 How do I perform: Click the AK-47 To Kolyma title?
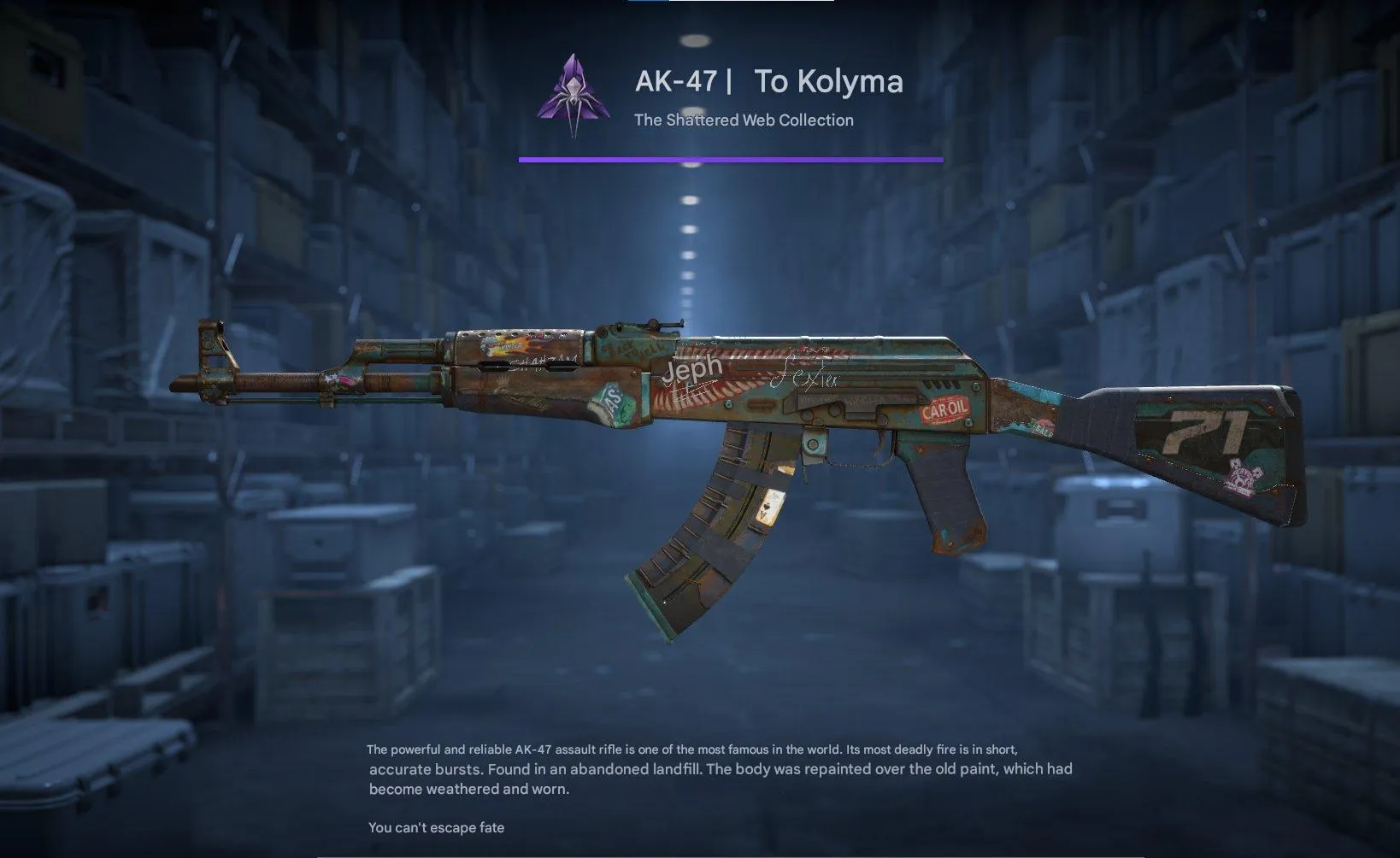point(768,82)
